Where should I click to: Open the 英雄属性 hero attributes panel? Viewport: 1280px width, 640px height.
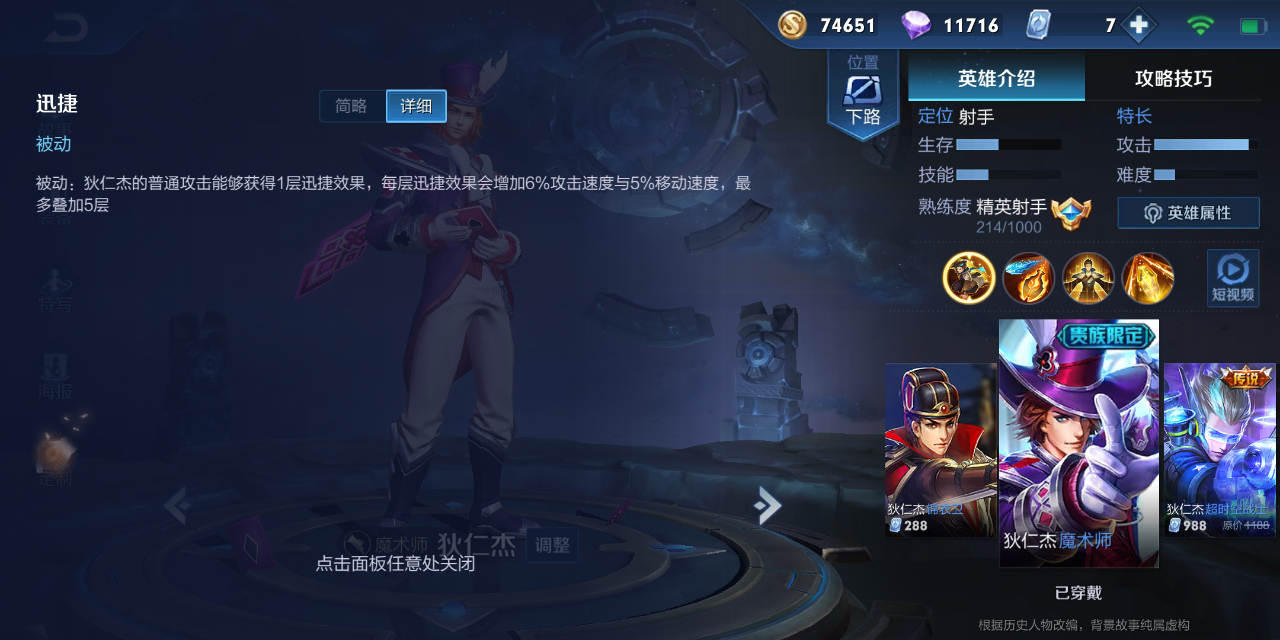(x=1188, y=213)
